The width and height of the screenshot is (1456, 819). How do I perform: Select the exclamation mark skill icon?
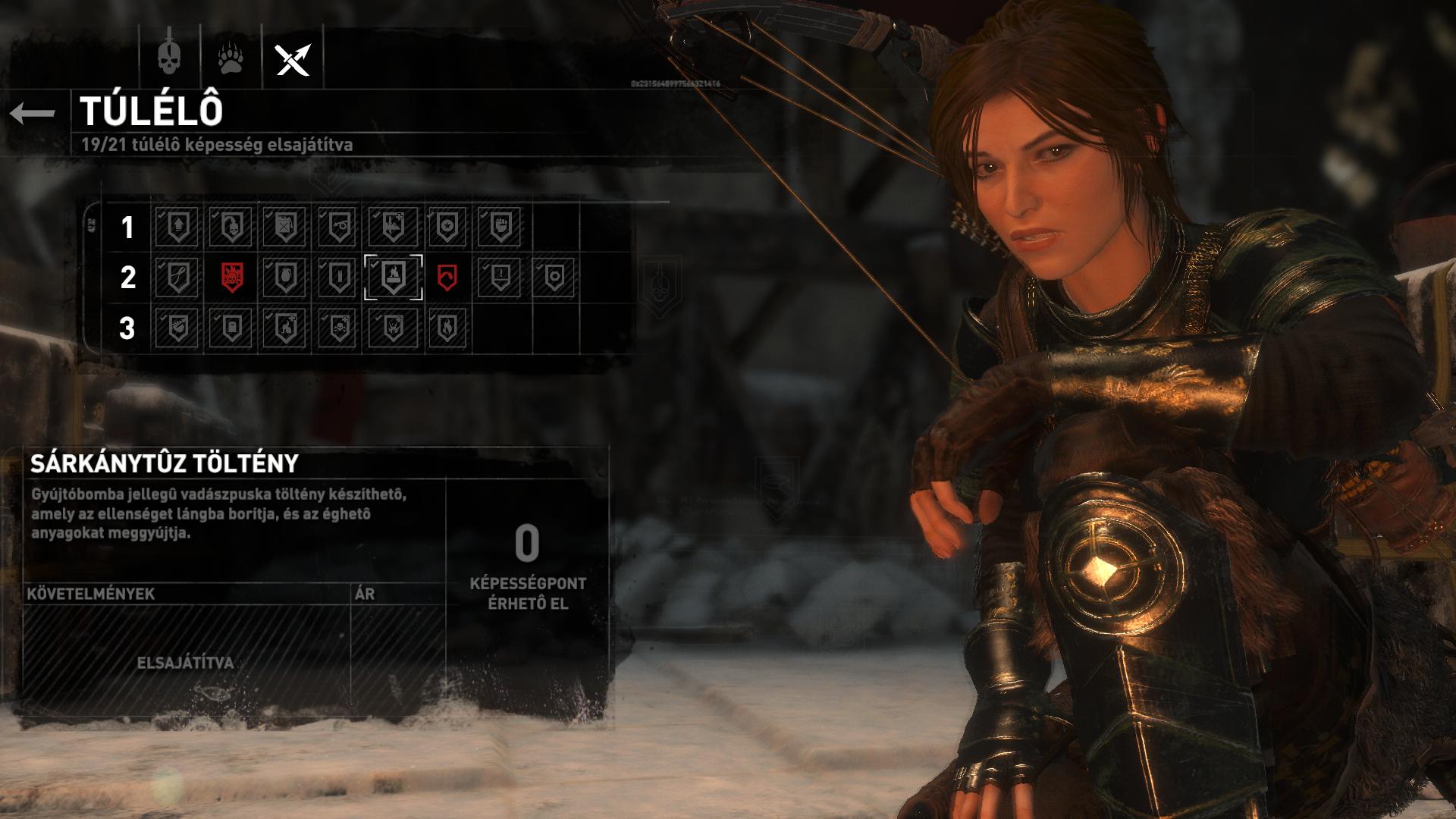click(500, 278)
